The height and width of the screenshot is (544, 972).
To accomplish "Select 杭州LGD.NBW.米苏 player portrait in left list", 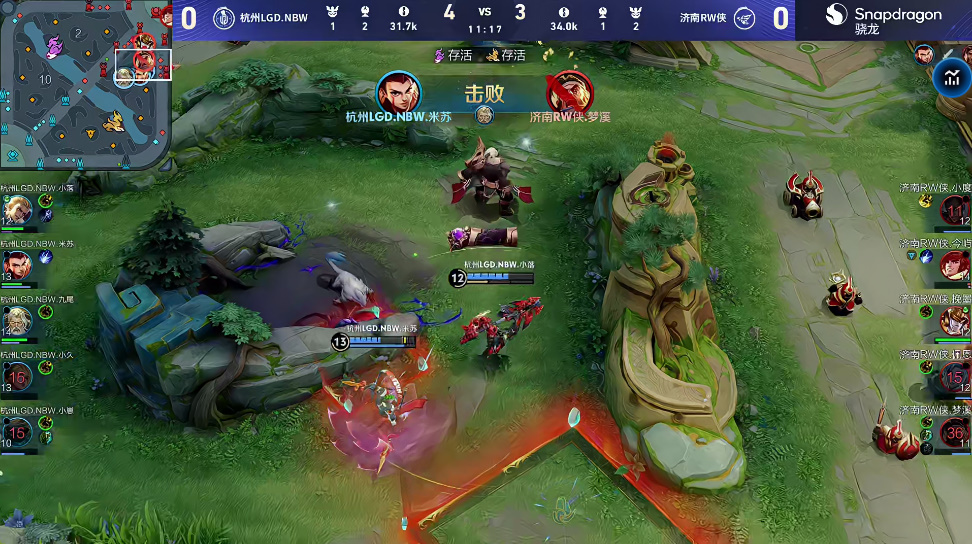I will pos(17,264).
